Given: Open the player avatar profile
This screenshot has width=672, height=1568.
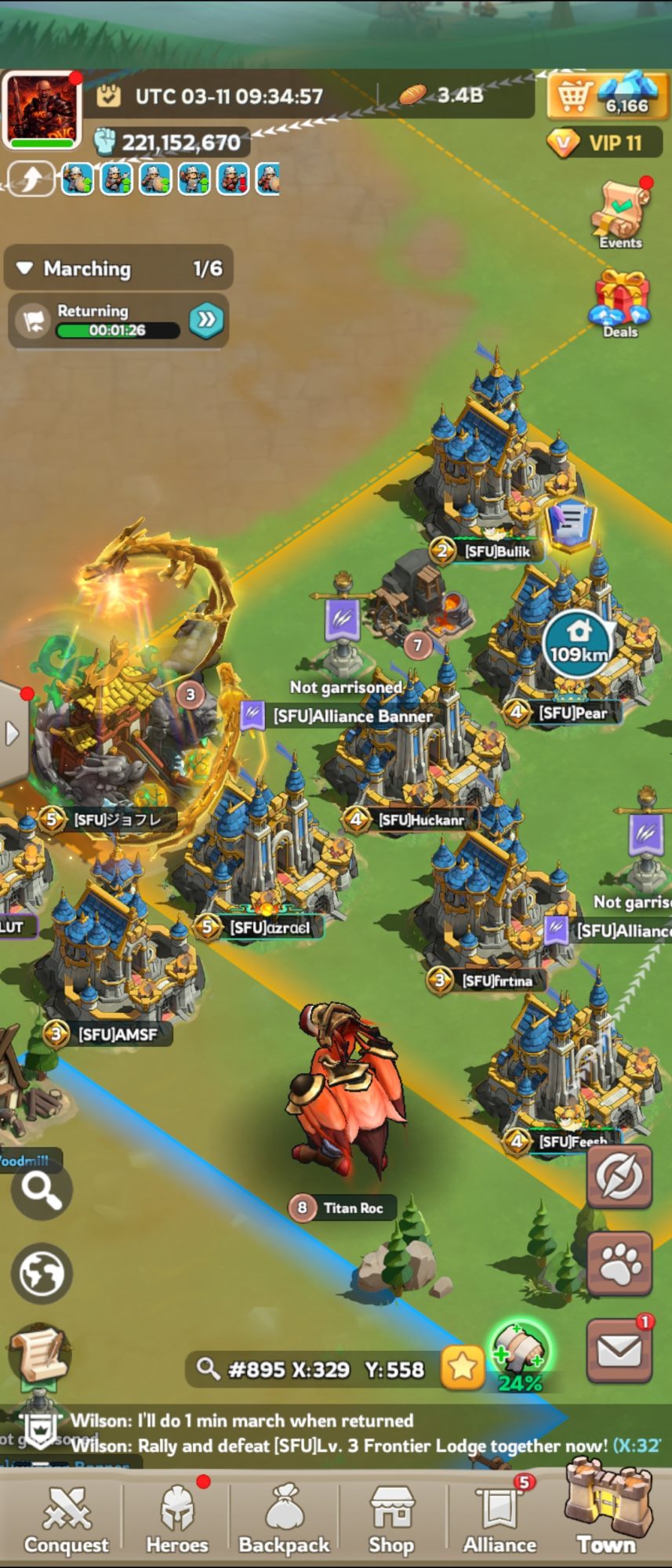Looking at the screenshot, I should pos(42,110).
